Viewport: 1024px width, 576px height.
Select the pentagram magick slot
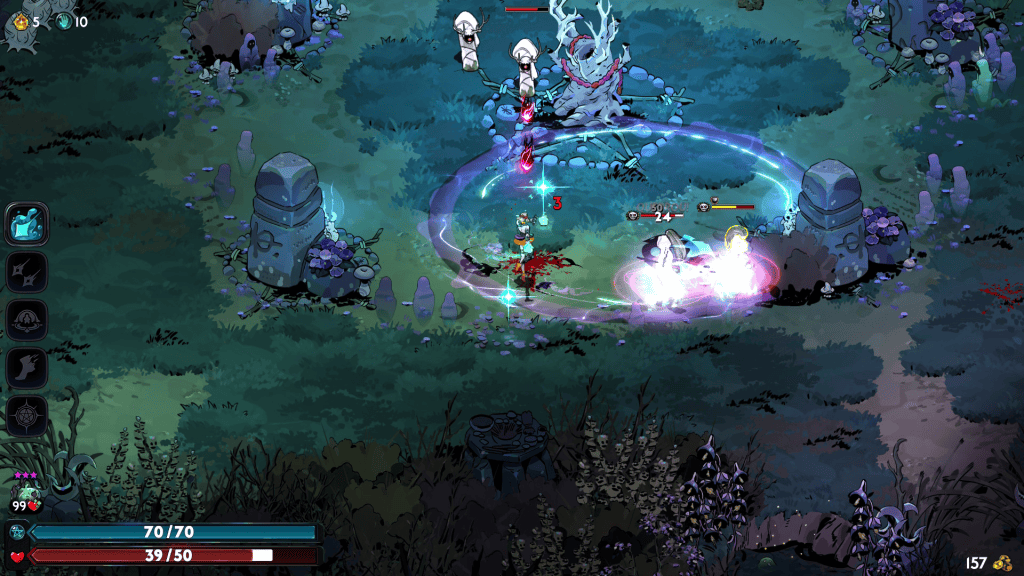coord(27,416)
